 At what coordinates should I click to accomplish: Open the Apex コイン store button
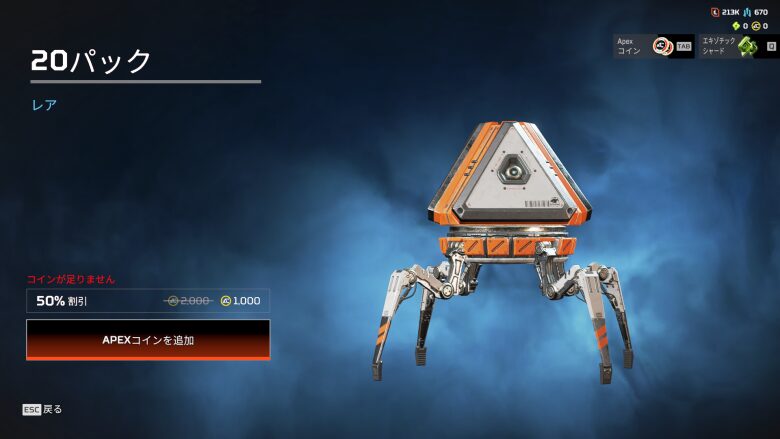tap(653, 46)
